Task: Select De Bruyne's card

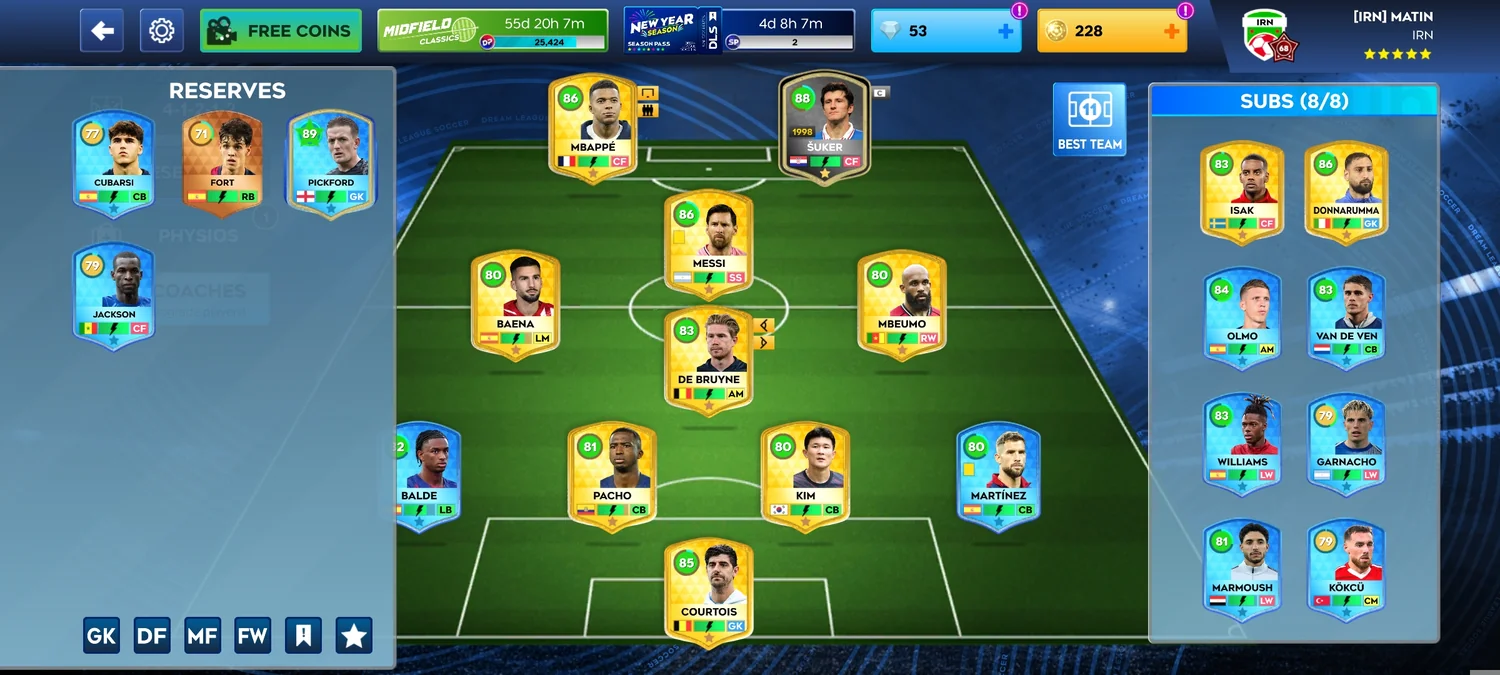Action: point(708,360)
